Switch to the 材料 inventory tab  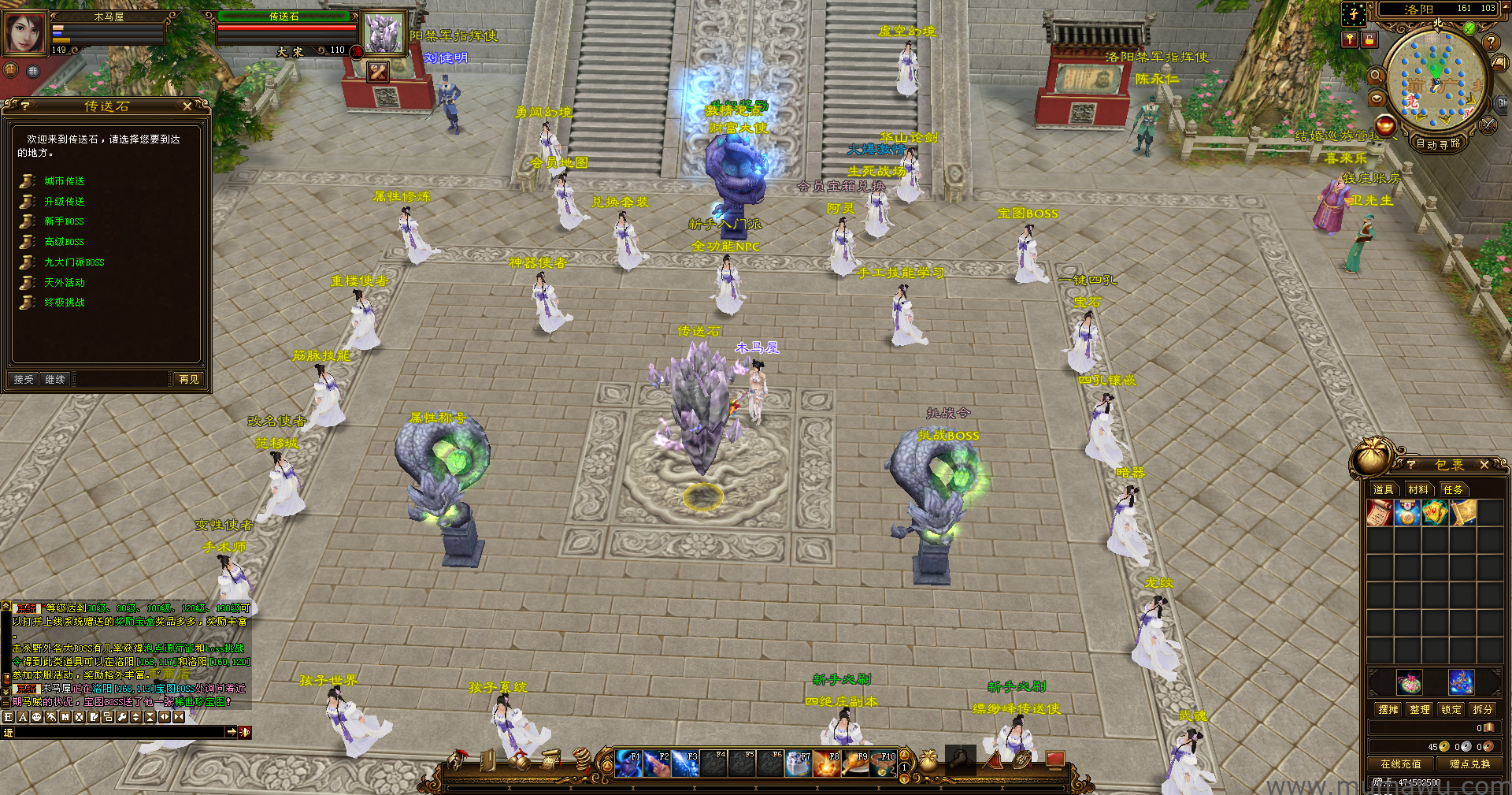coord(1418,489)
